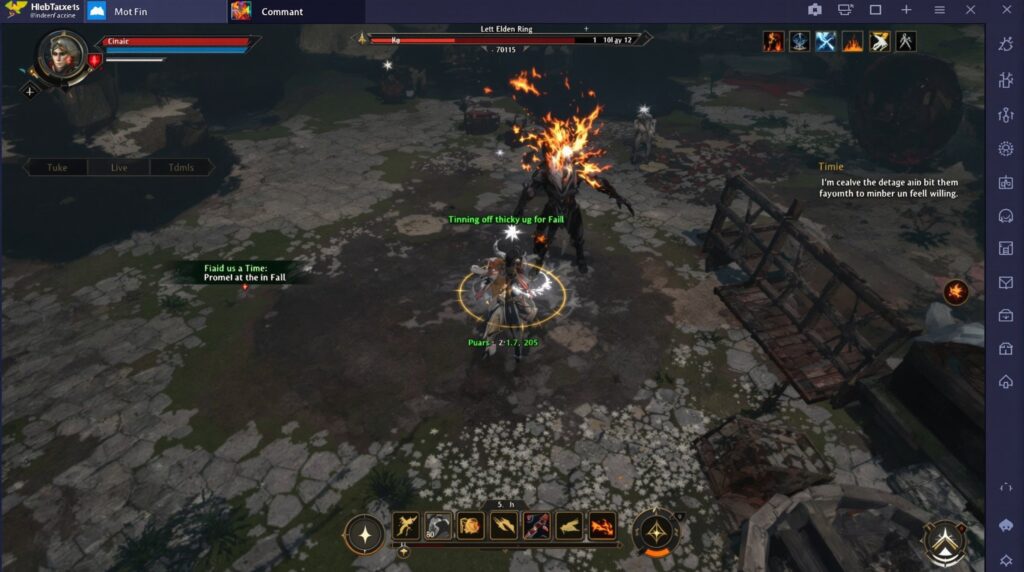Select the Live tab
This screenshot has width=1024, height=572.
[119, 167]
